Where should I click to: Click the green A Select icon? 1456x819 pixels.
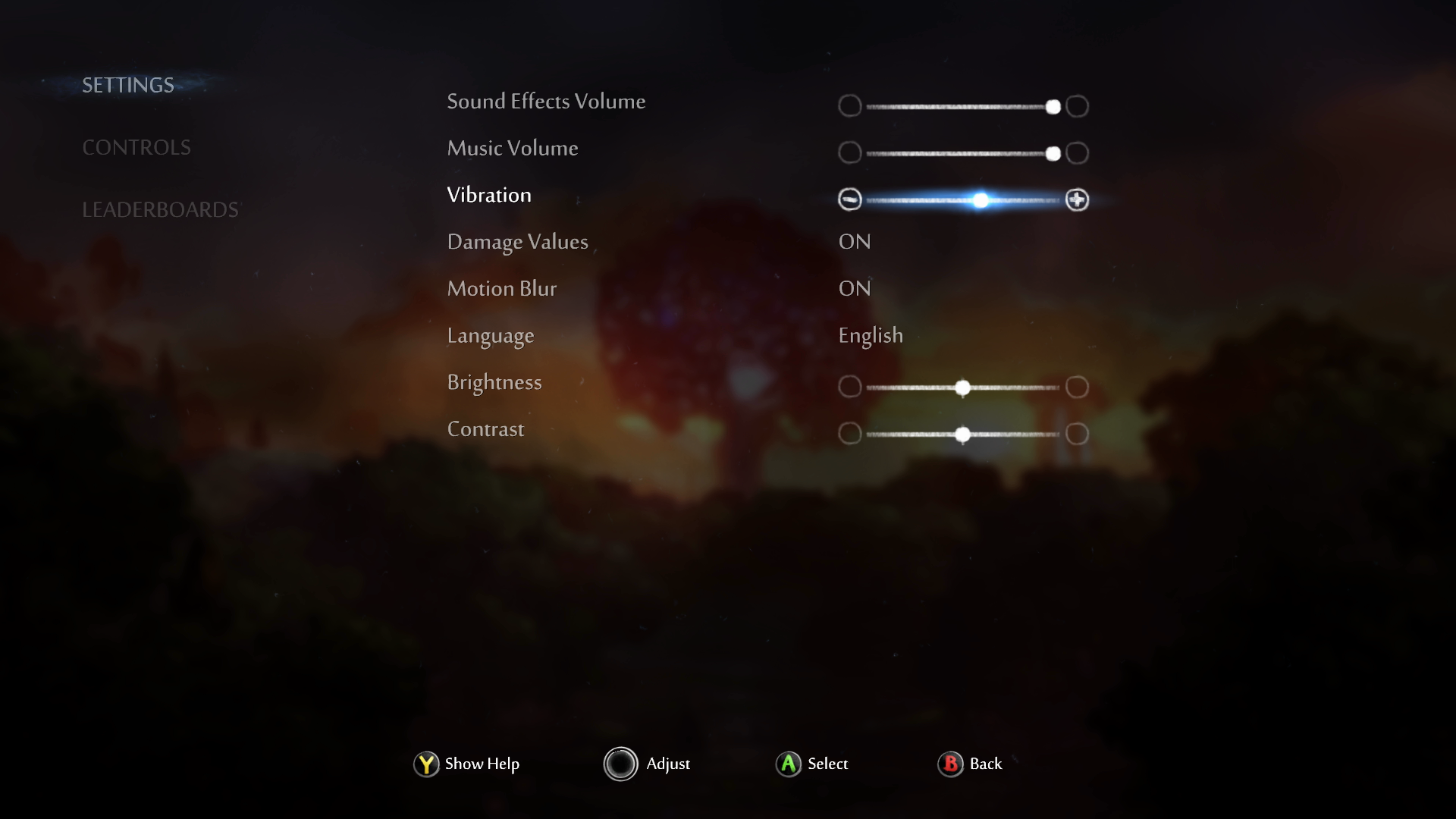tap(788, 764)
